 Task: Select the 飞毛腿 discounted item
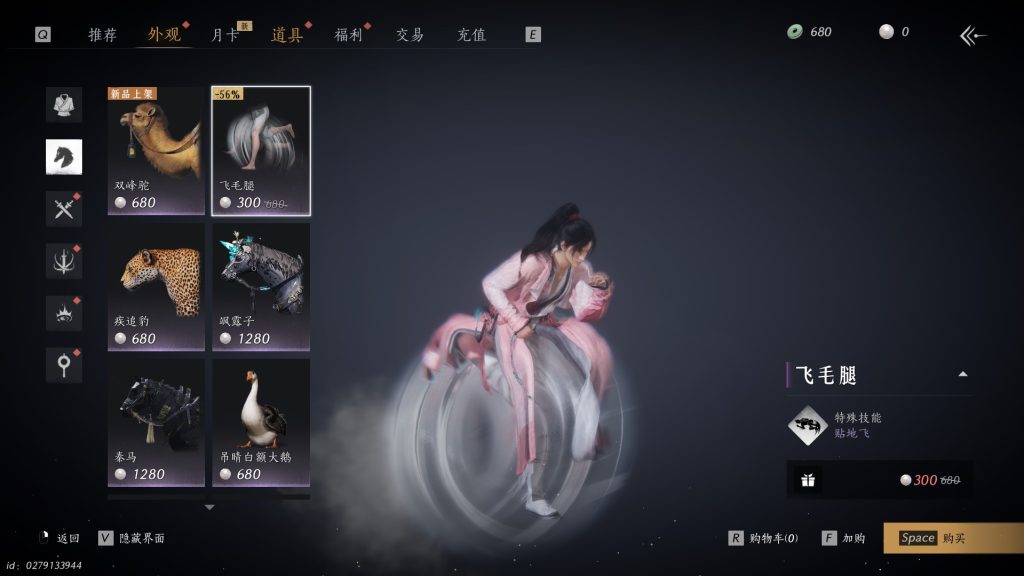261,150
